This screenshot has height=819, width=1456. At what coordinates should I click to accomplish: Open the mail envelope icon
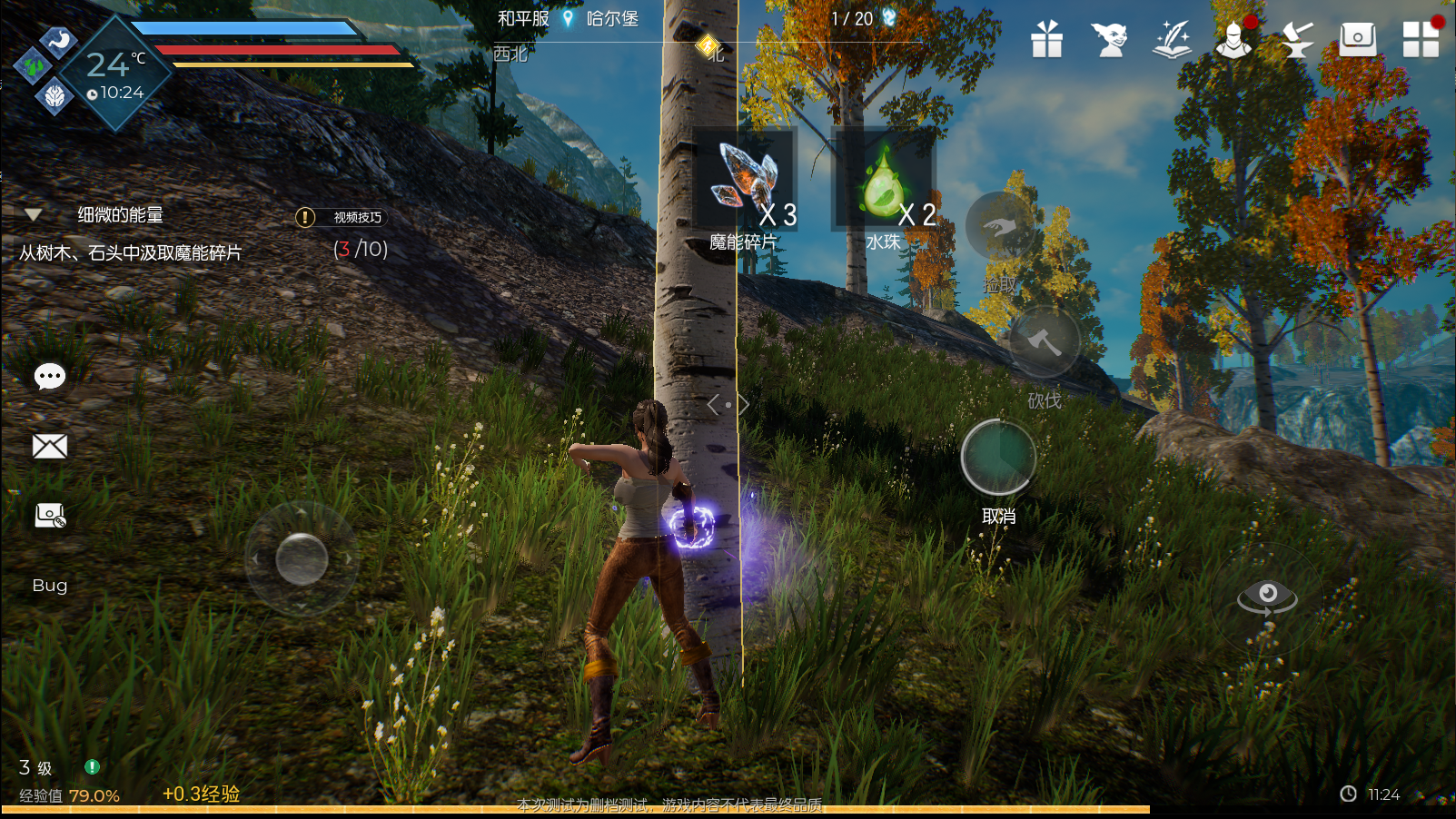click(x=50, y=446)
